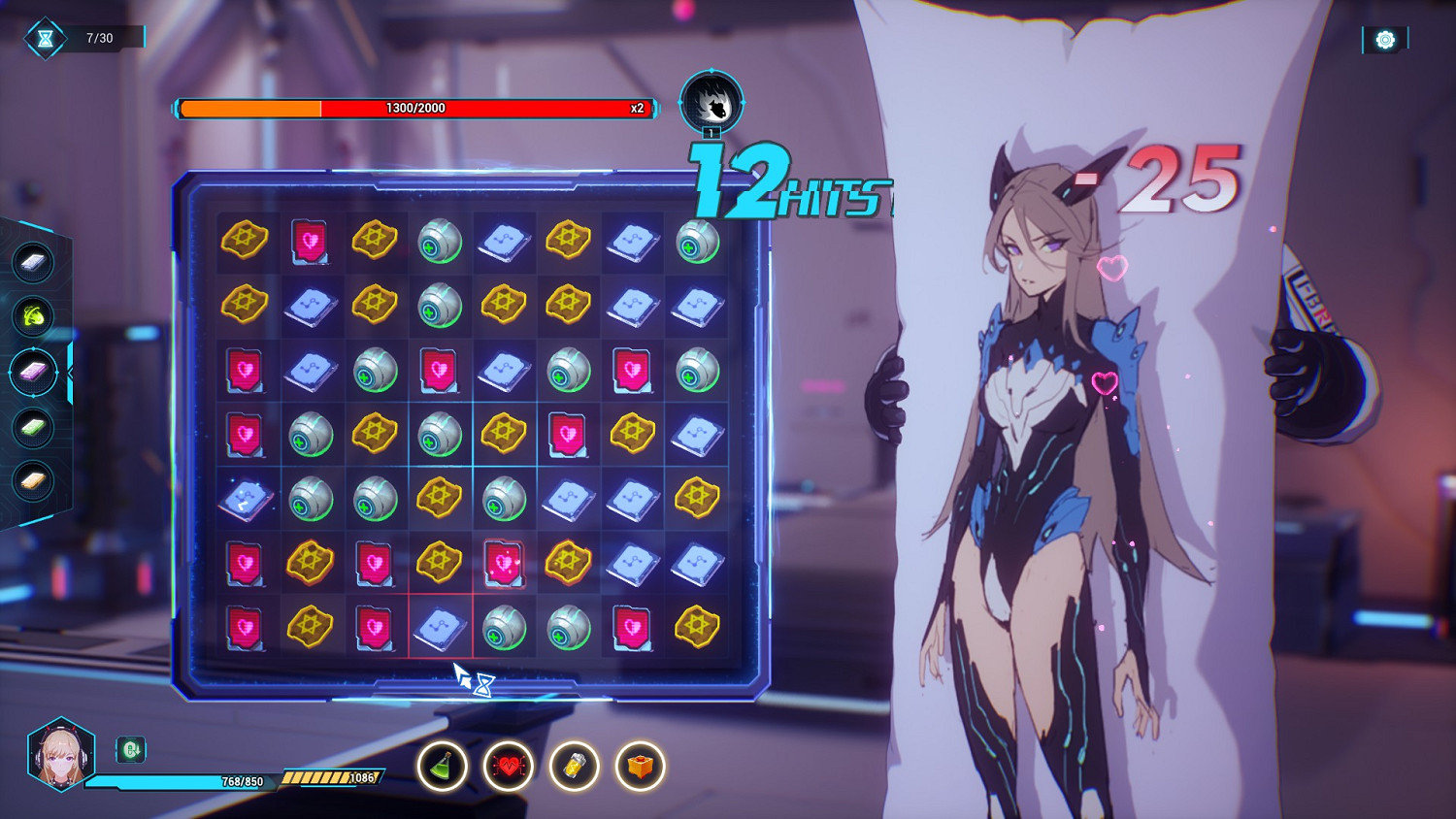
Task: Click the yellow energy meter showing 1086
Action: [332, 778]
